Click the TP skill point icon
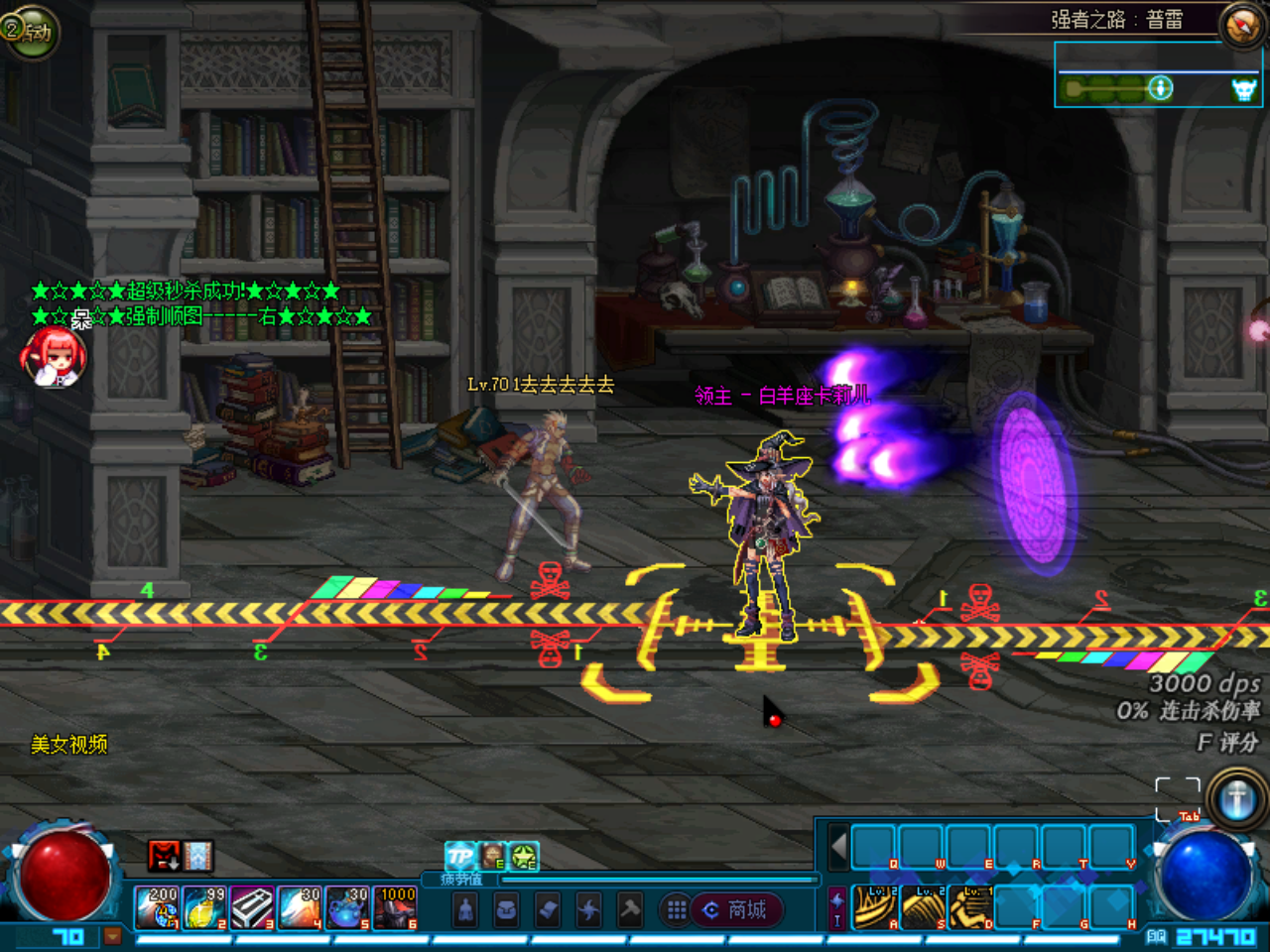This screenshot has width=1270, height=952. 460,856
